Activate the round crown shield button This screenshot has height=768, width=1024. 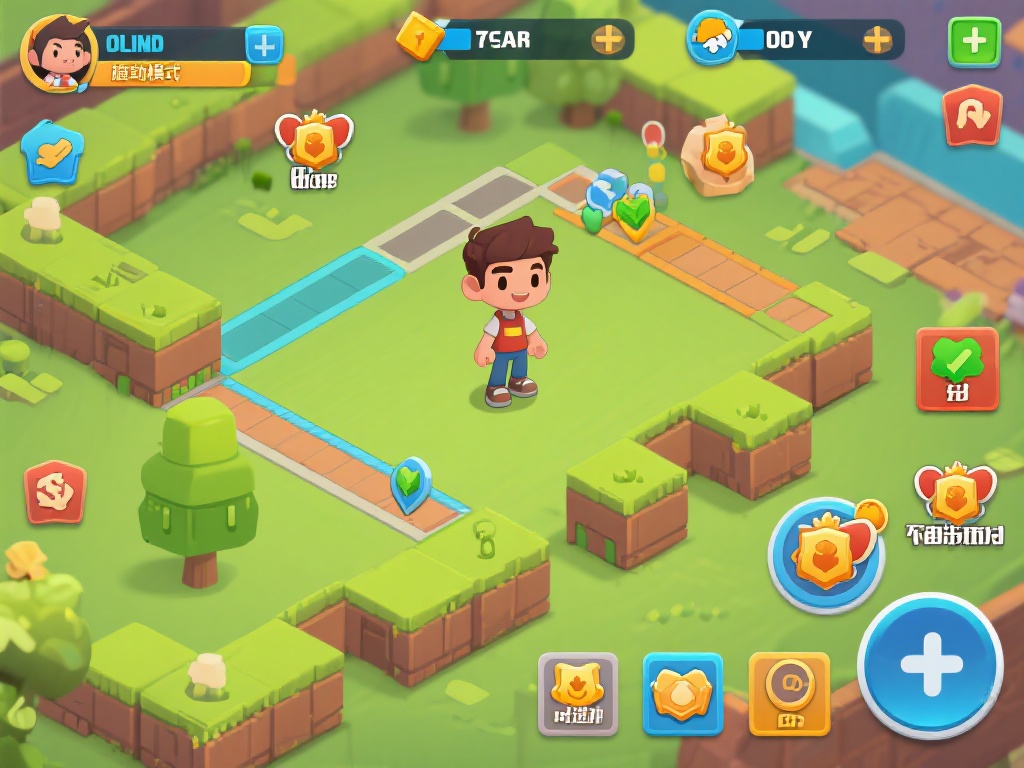826,554
